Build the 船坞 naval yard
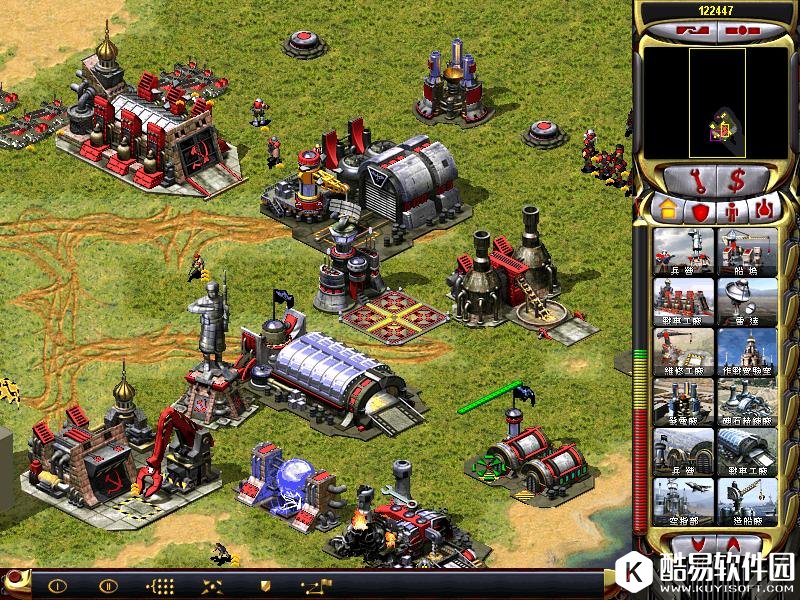 tap(747, 252)
